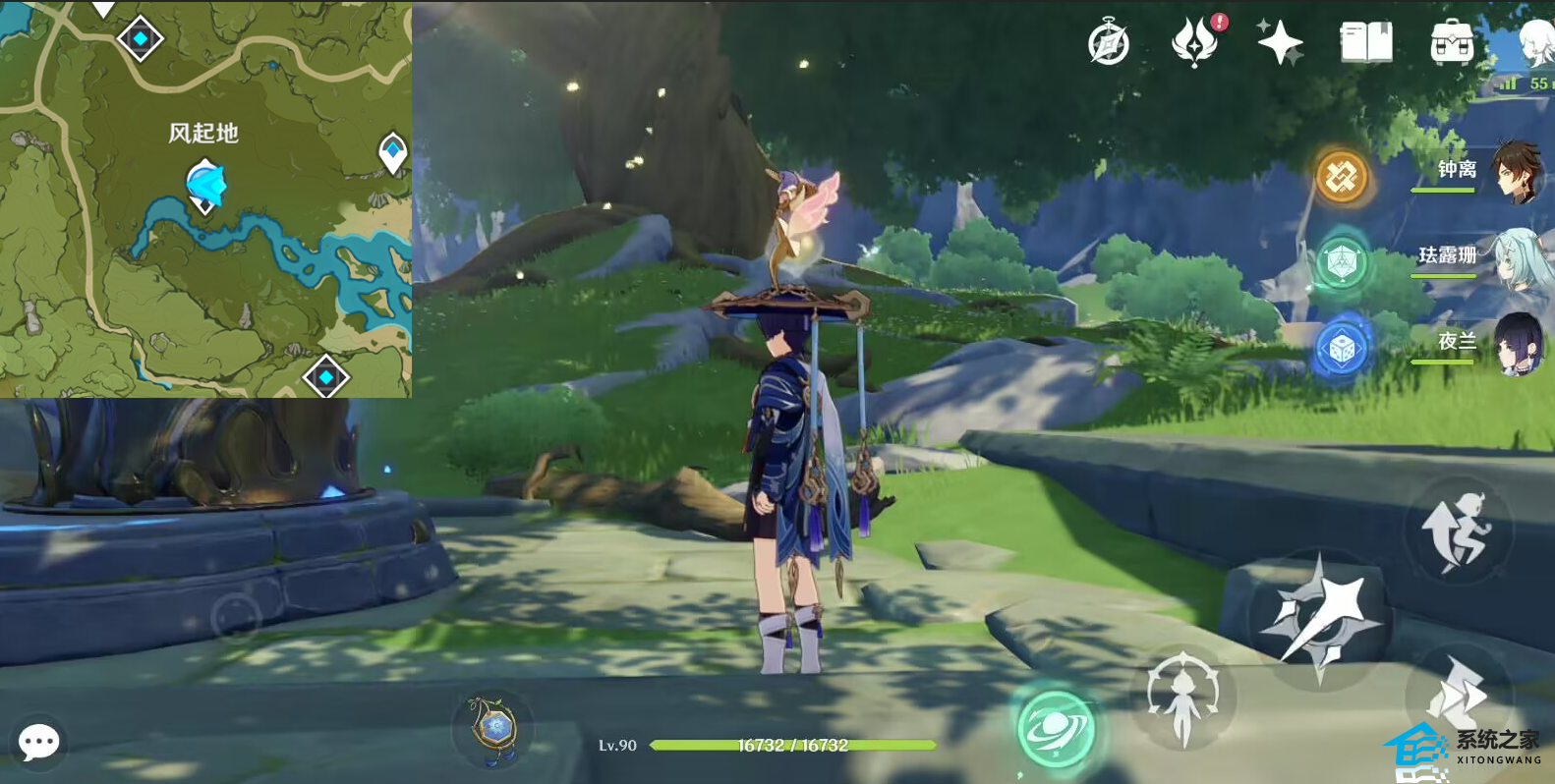Open the events icon with red alert

point(1195,42)
